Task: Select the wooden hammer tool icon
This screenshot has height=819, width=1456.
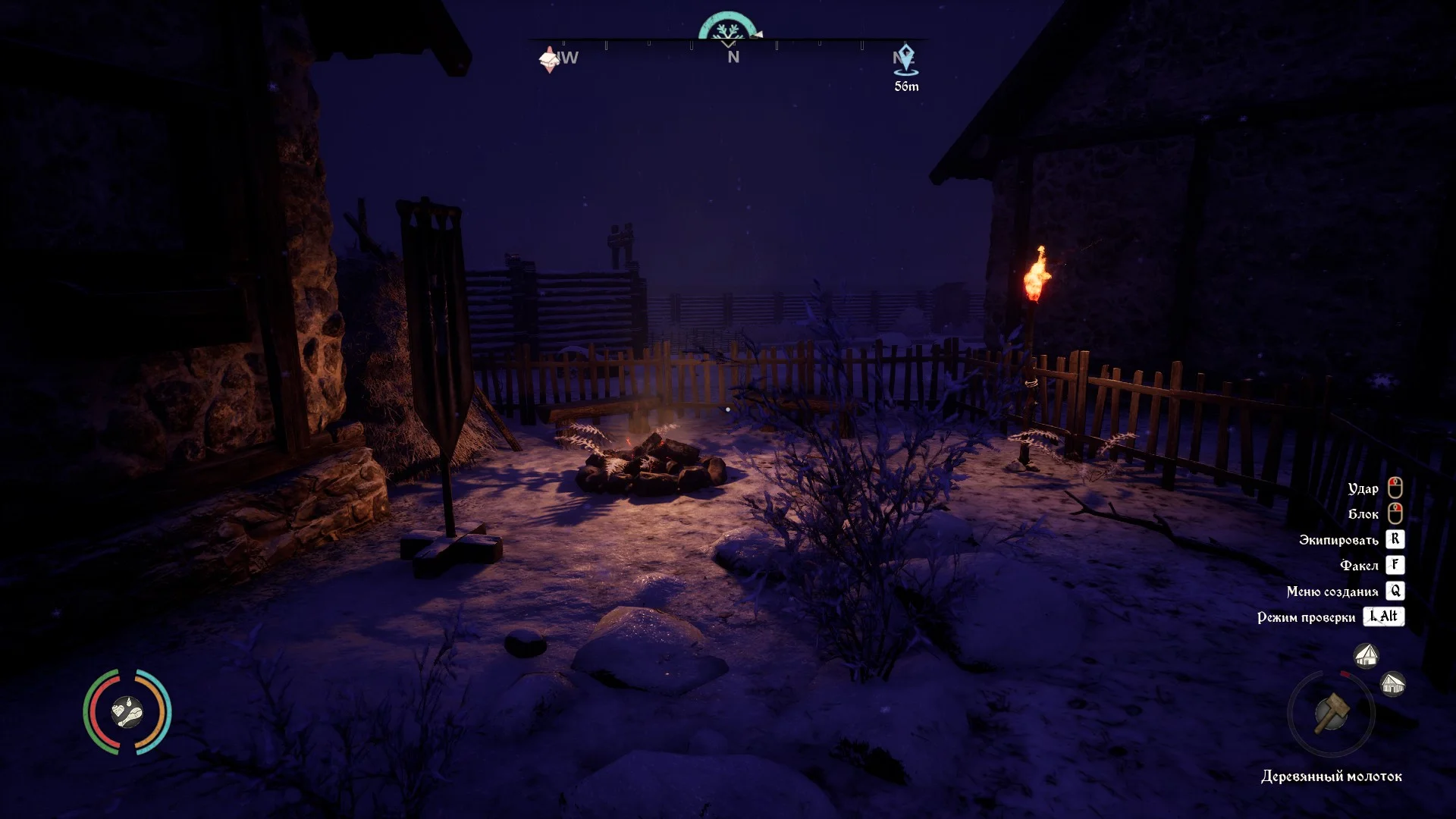Action: pos(1332,714)
